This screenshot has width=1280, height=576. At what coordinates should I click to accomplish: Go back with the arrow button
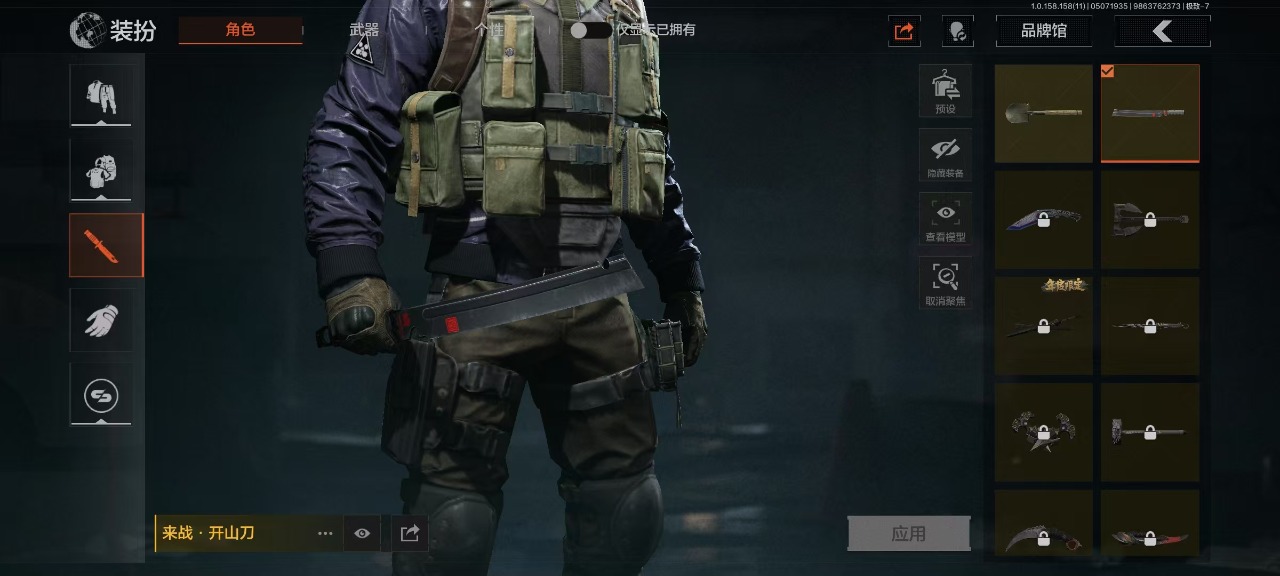pos(1162,31)
